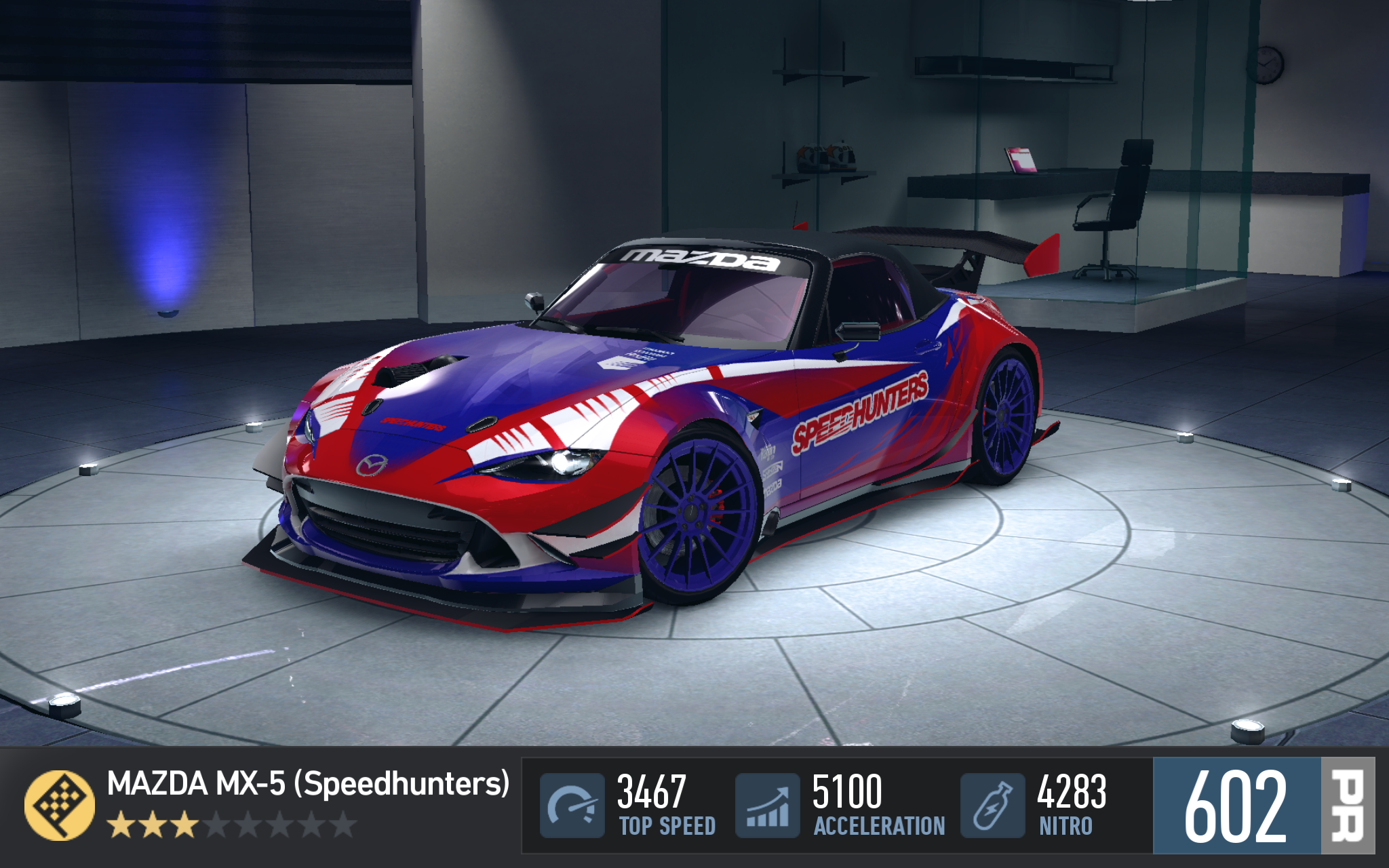The width and height of the screenshot is (1389, 868).
Task: Tap the 602 PR rating panel
Action: coord(1263,806)
